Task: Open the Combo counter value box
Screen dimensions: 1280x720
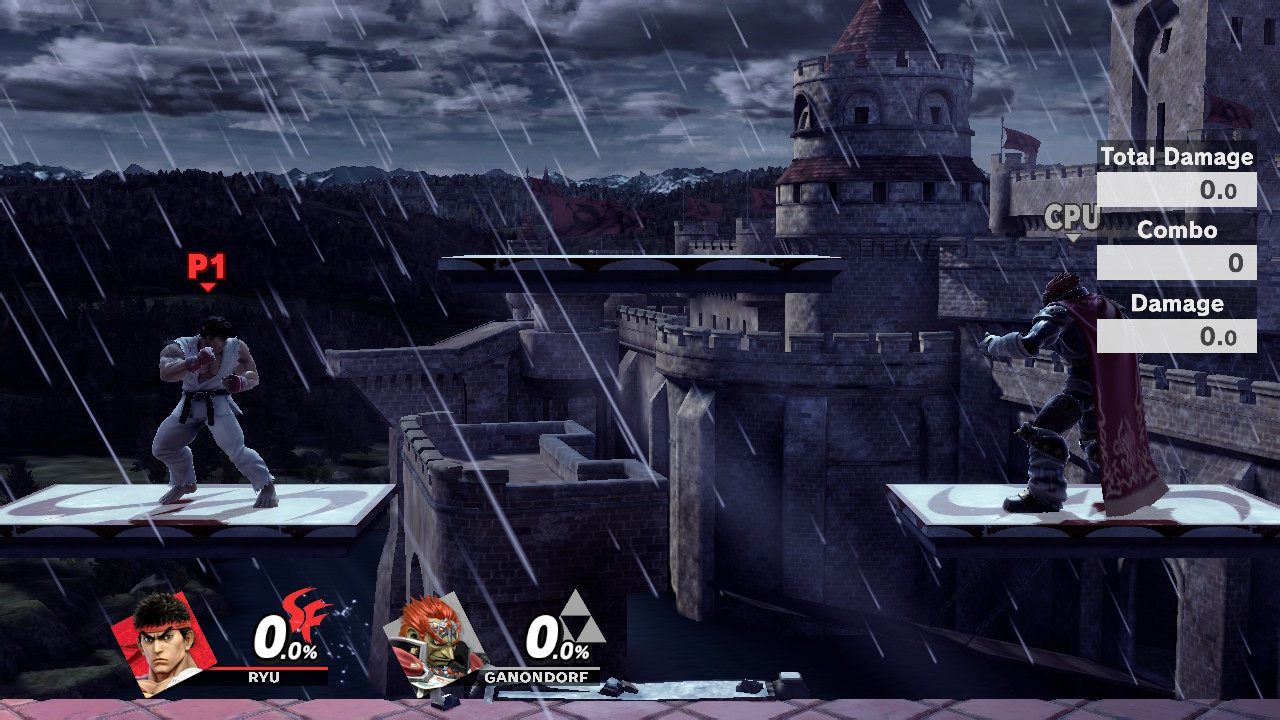Action: click(x=1178, y=261)
